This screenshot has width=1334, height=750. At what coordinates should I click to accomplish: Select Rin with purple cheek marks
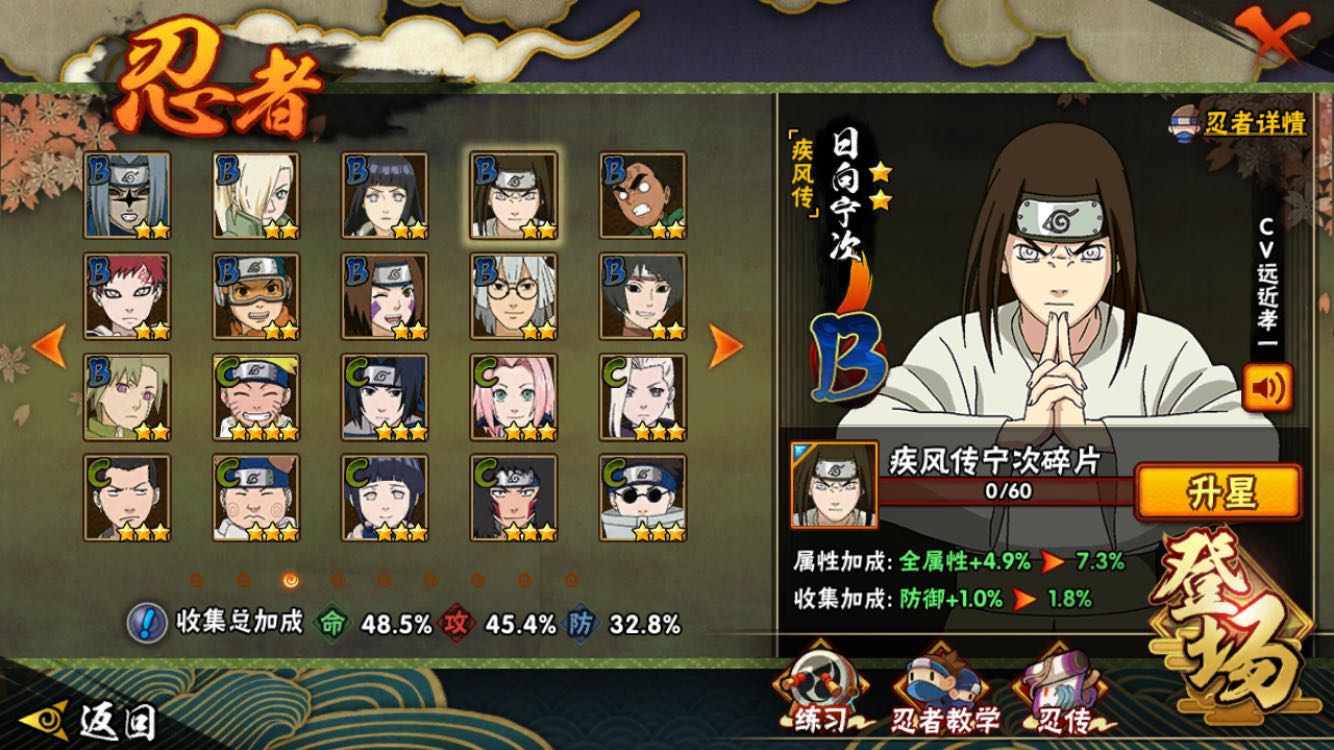click(385, 297)
